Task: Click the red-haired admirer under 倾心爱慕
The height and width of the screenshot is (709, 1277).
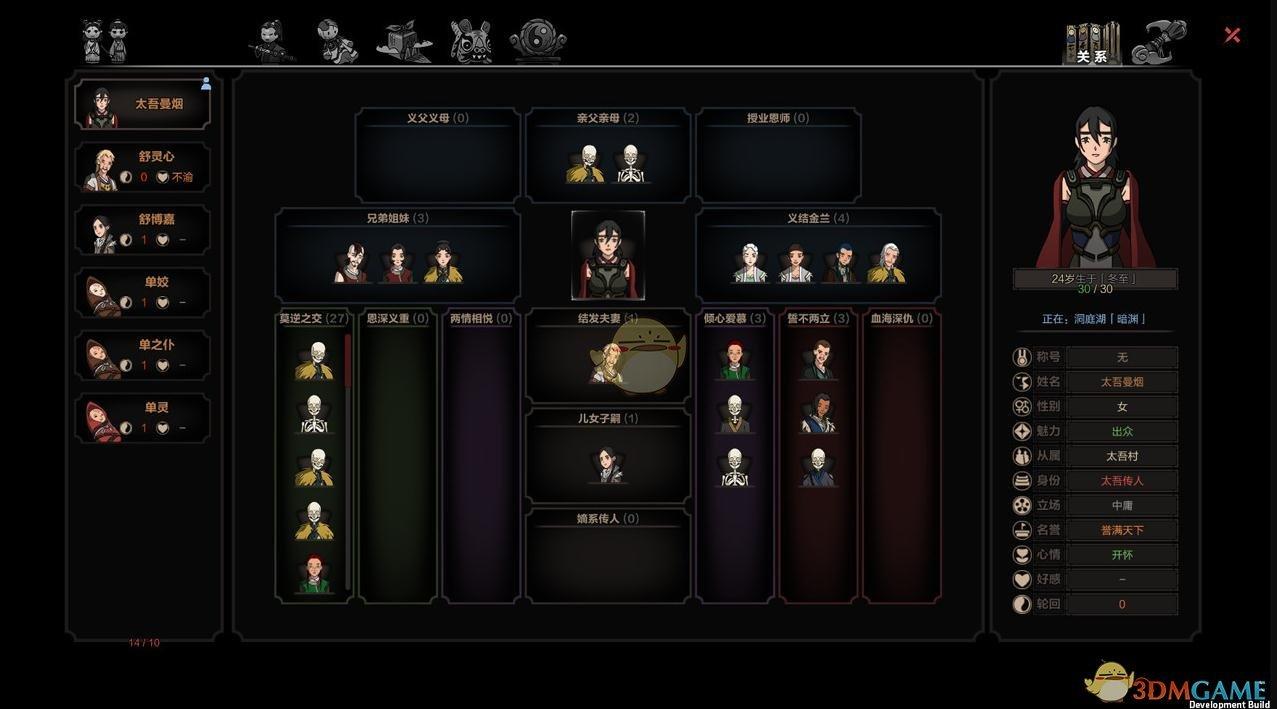Action: click(735, 360)
